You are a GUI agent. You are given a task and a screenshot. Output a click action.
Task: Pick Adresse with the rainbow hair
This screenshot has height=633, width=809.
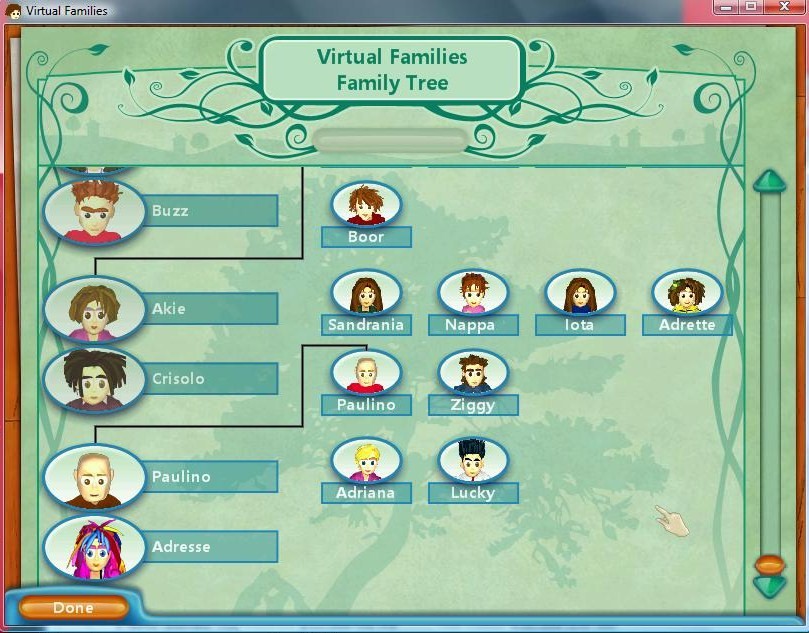[x=94, y=546]
